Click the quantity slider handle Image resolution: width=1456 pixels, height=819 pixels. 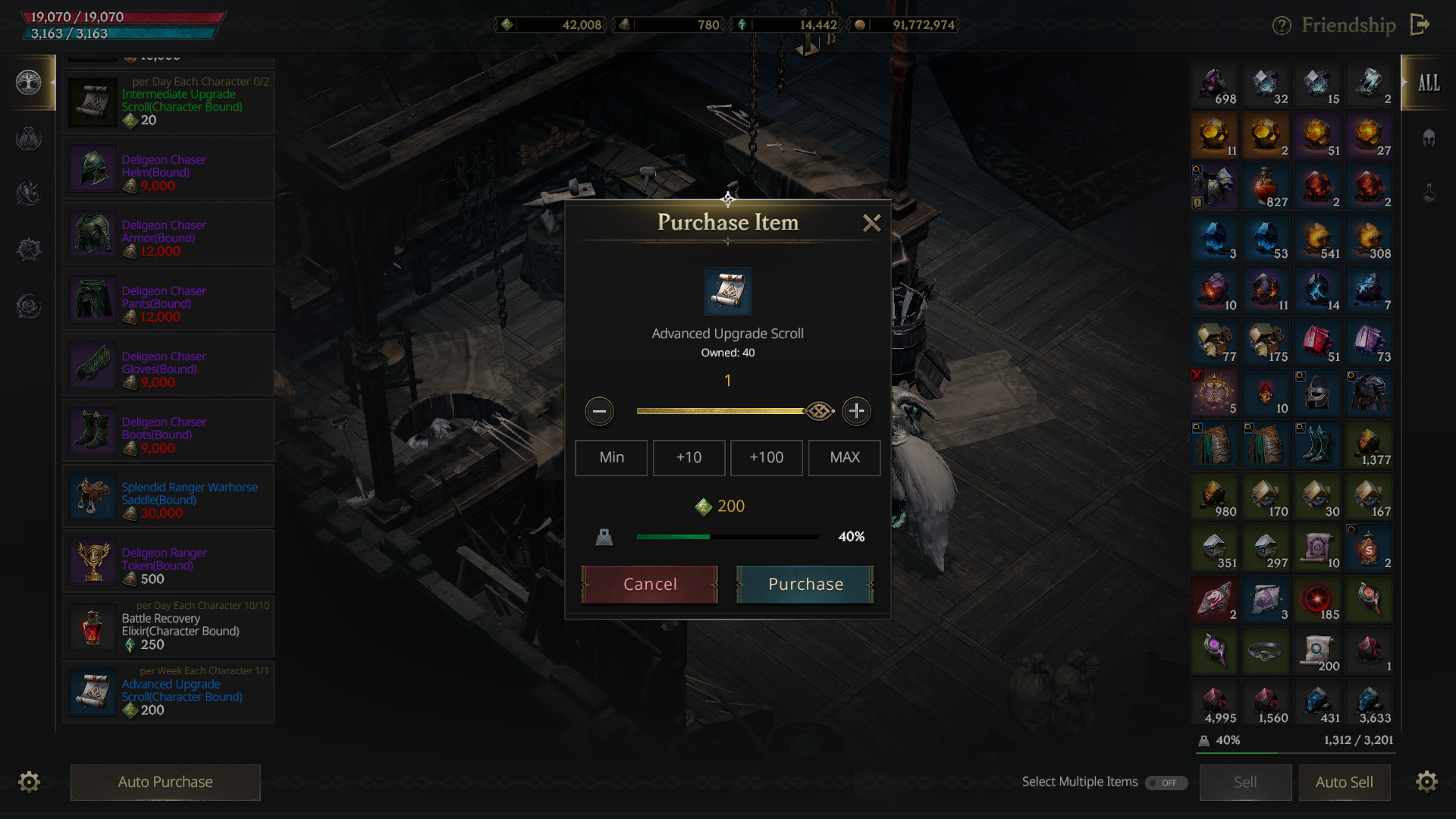pos(819,411)
